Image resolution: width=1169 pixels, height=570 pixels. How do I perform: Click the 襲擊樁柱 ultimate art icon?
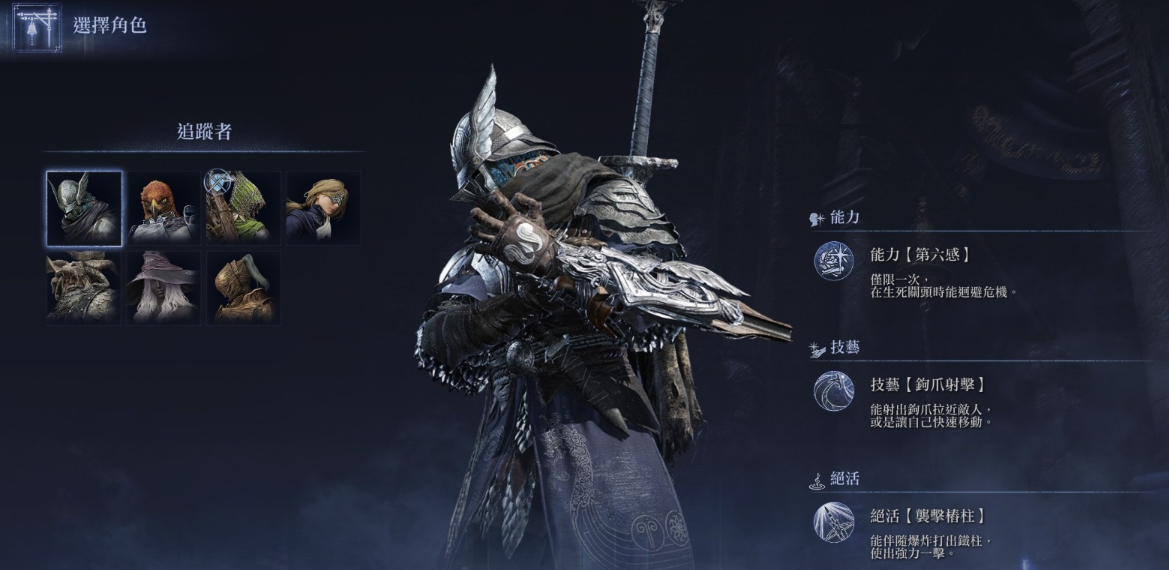click(x=833, y=522)
